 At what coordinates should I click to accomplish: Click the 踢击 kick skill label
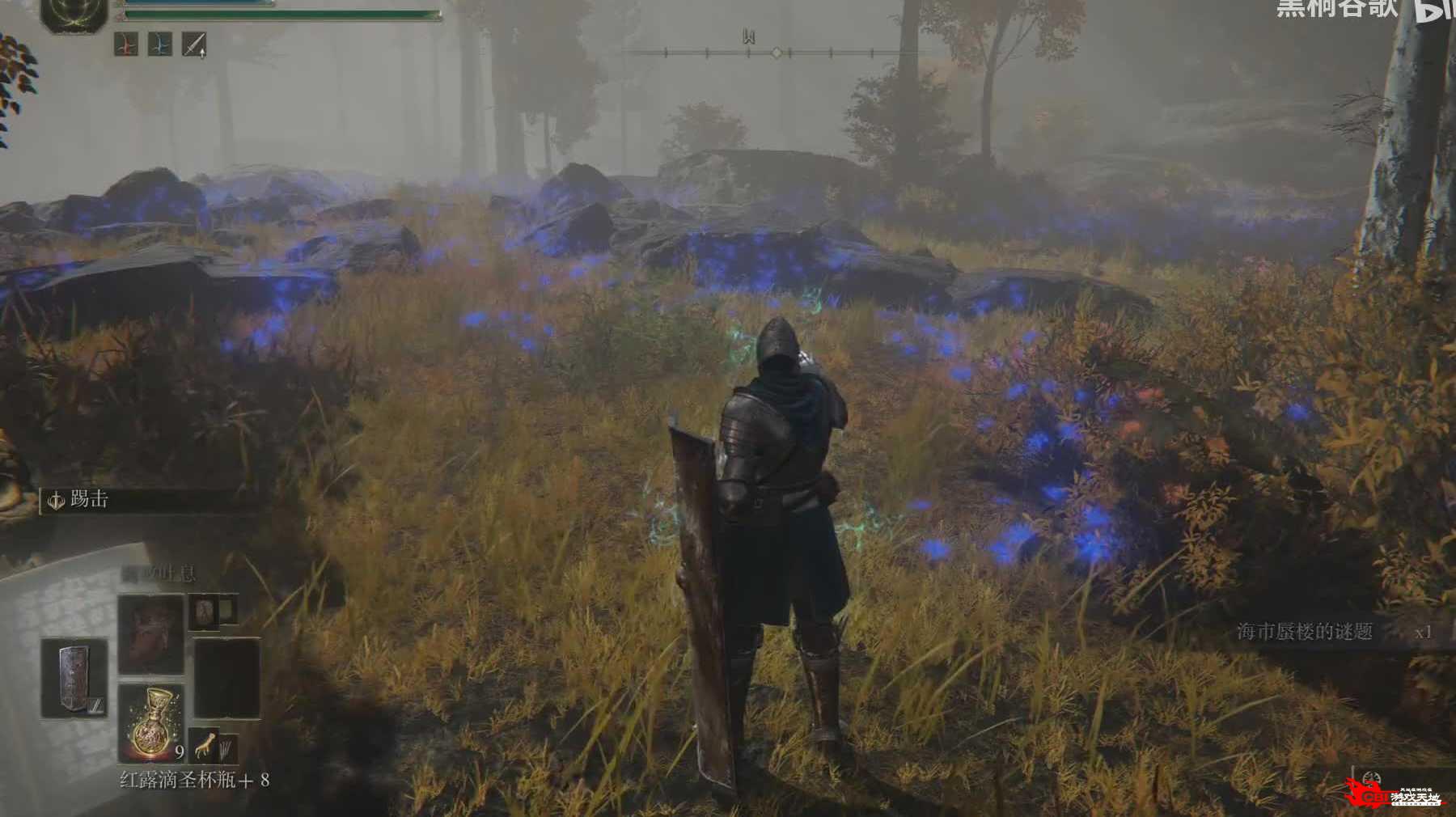pos(89,500)
